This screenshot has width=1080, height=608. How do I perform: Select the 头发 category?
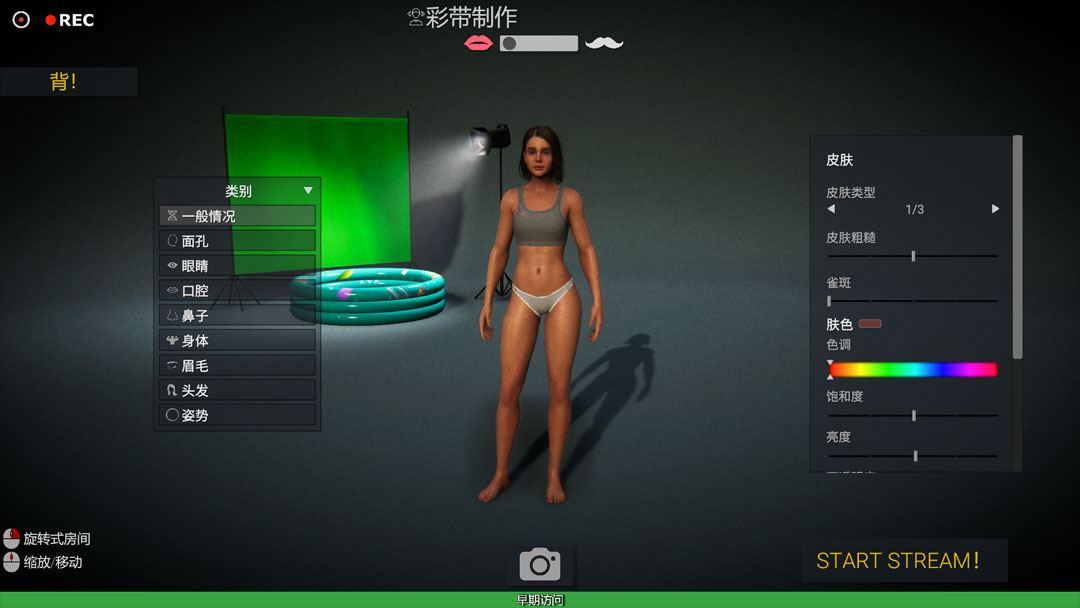pos(238,391)
